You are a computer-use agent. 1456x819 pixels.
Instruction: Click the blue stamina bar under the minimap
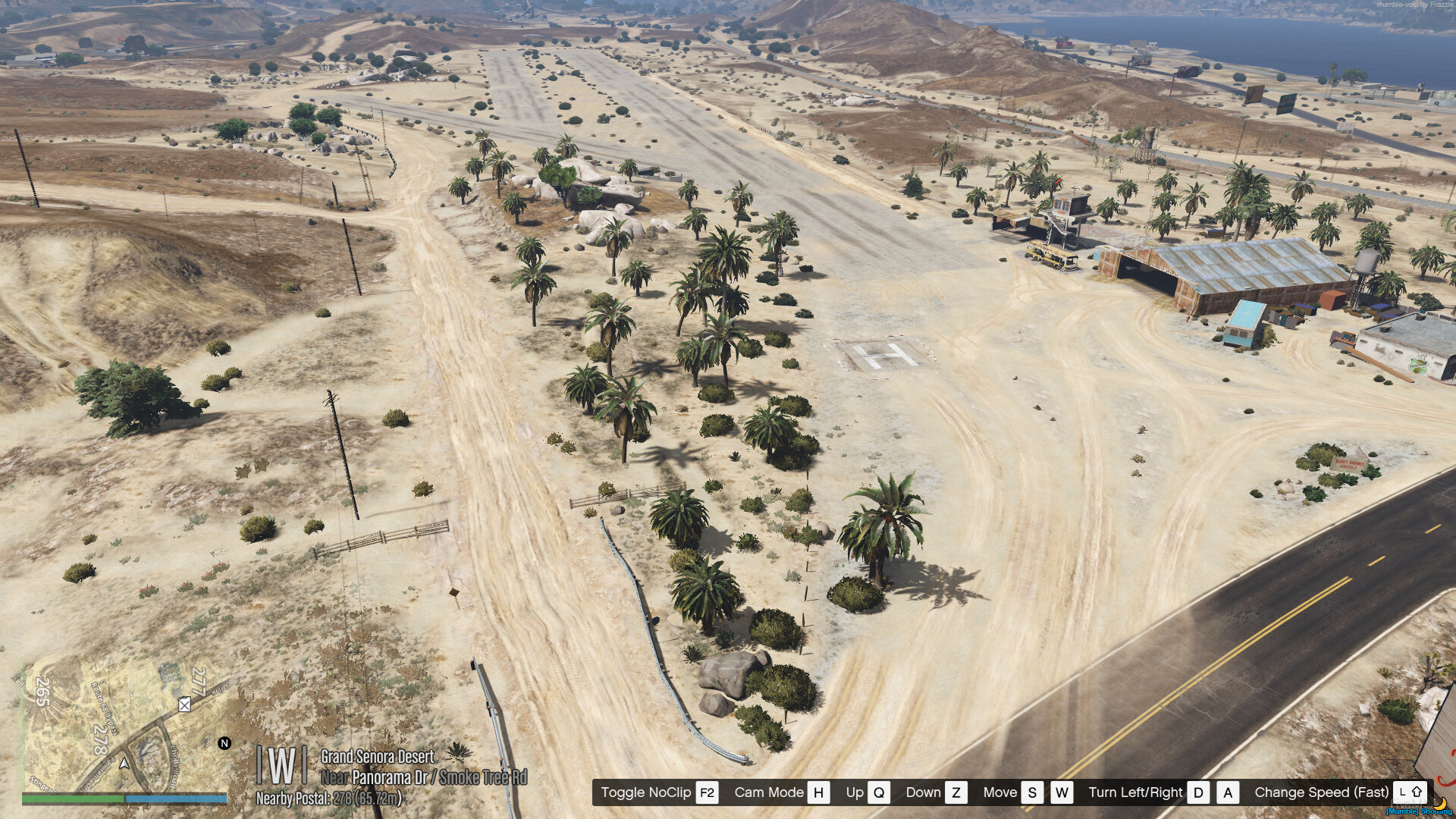point(174,800)
